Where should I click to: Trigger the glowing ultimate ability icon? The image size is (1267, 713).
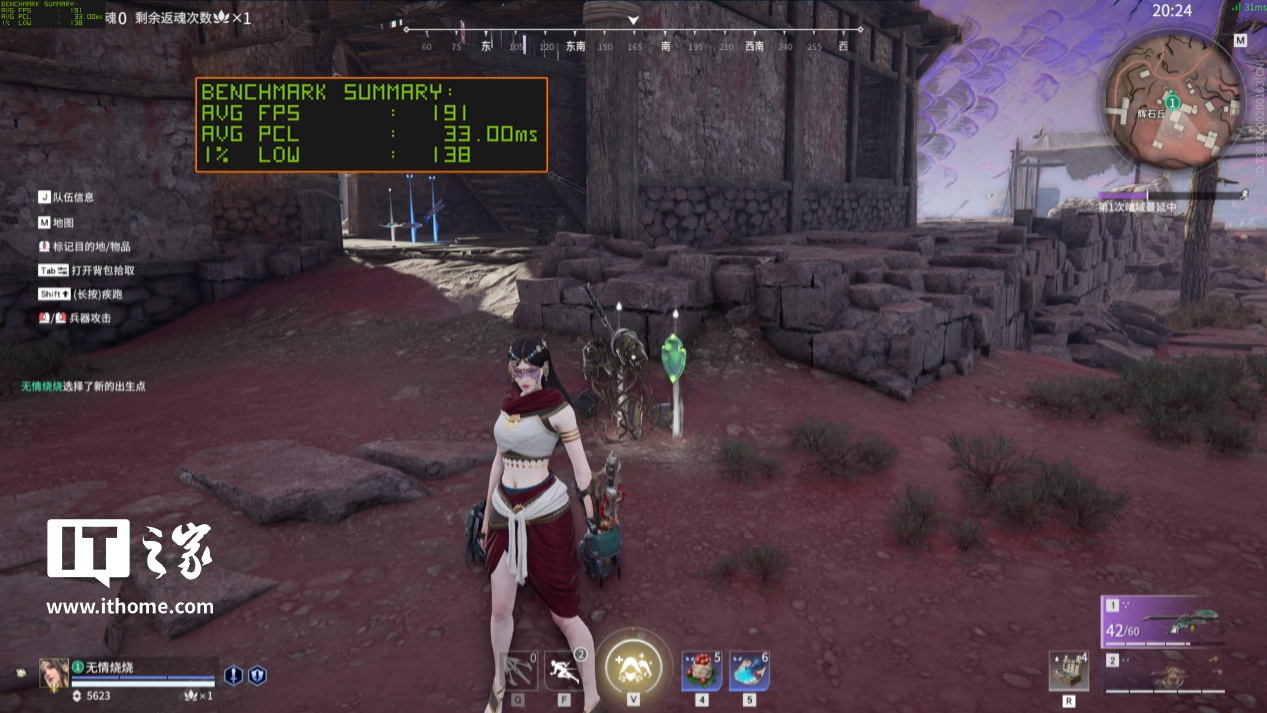pyautogui.click(x=633, y=662)
